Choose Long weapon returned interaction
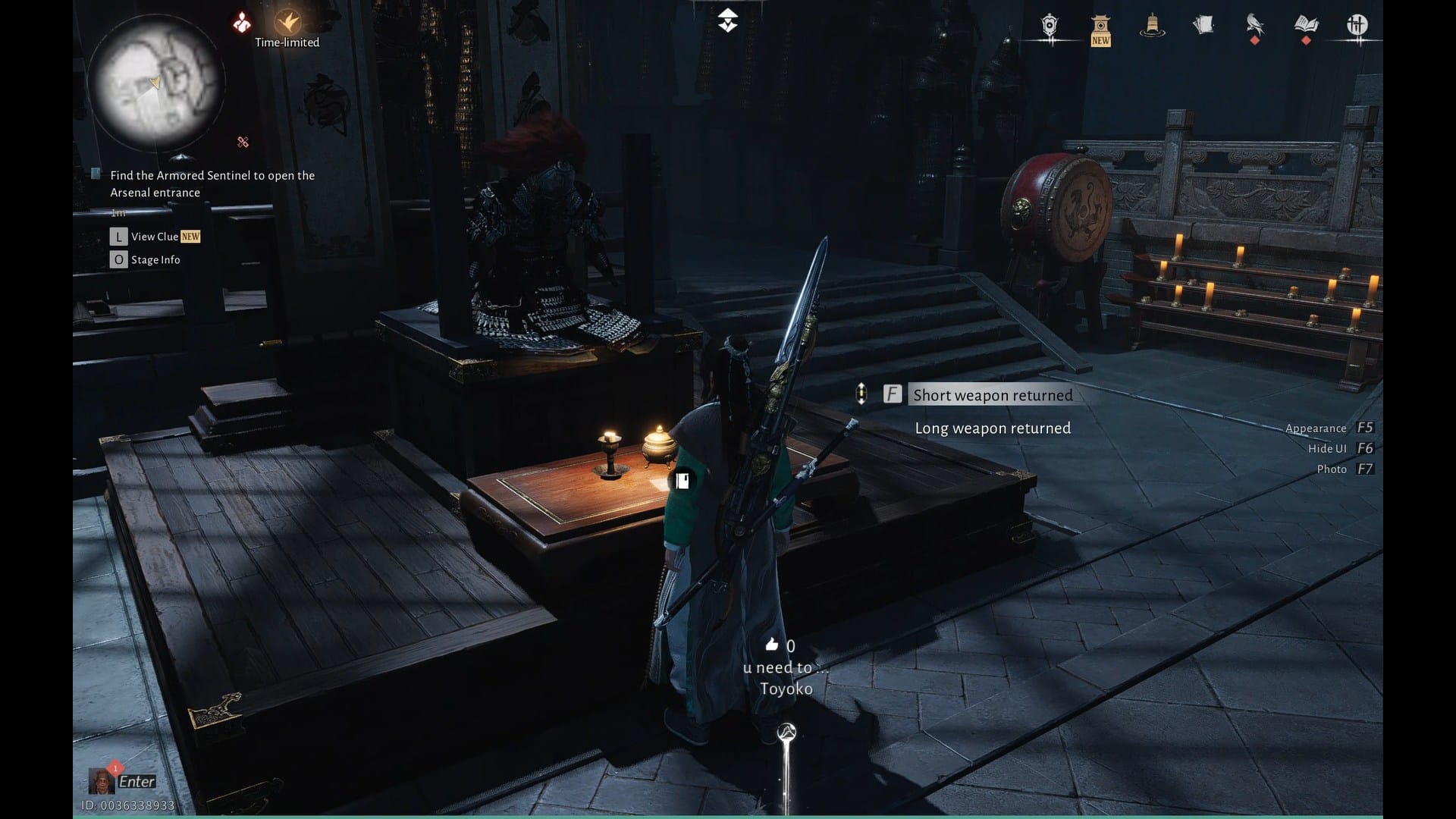1456x819 pixels. [992, 428]
